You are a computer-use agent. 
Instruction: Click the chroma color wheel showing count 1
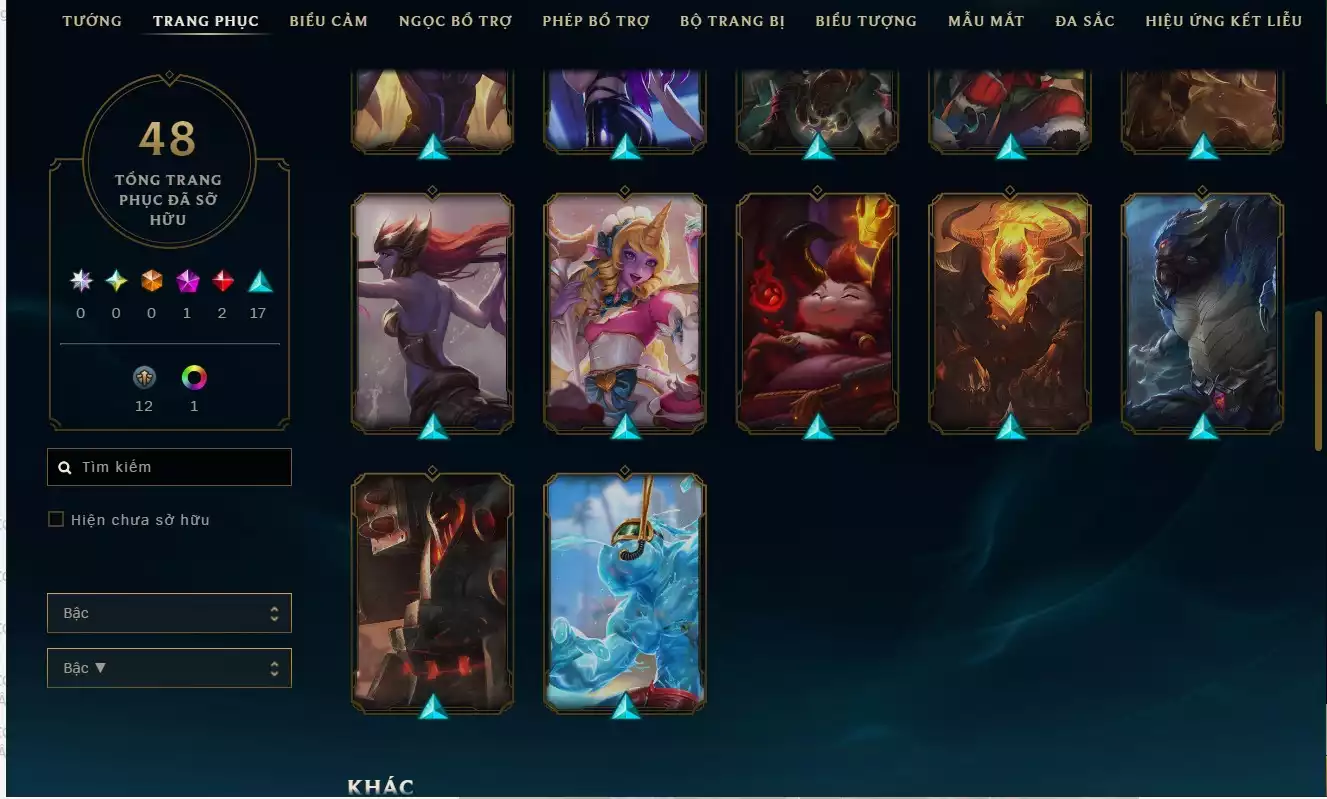(x=193, y=378)
